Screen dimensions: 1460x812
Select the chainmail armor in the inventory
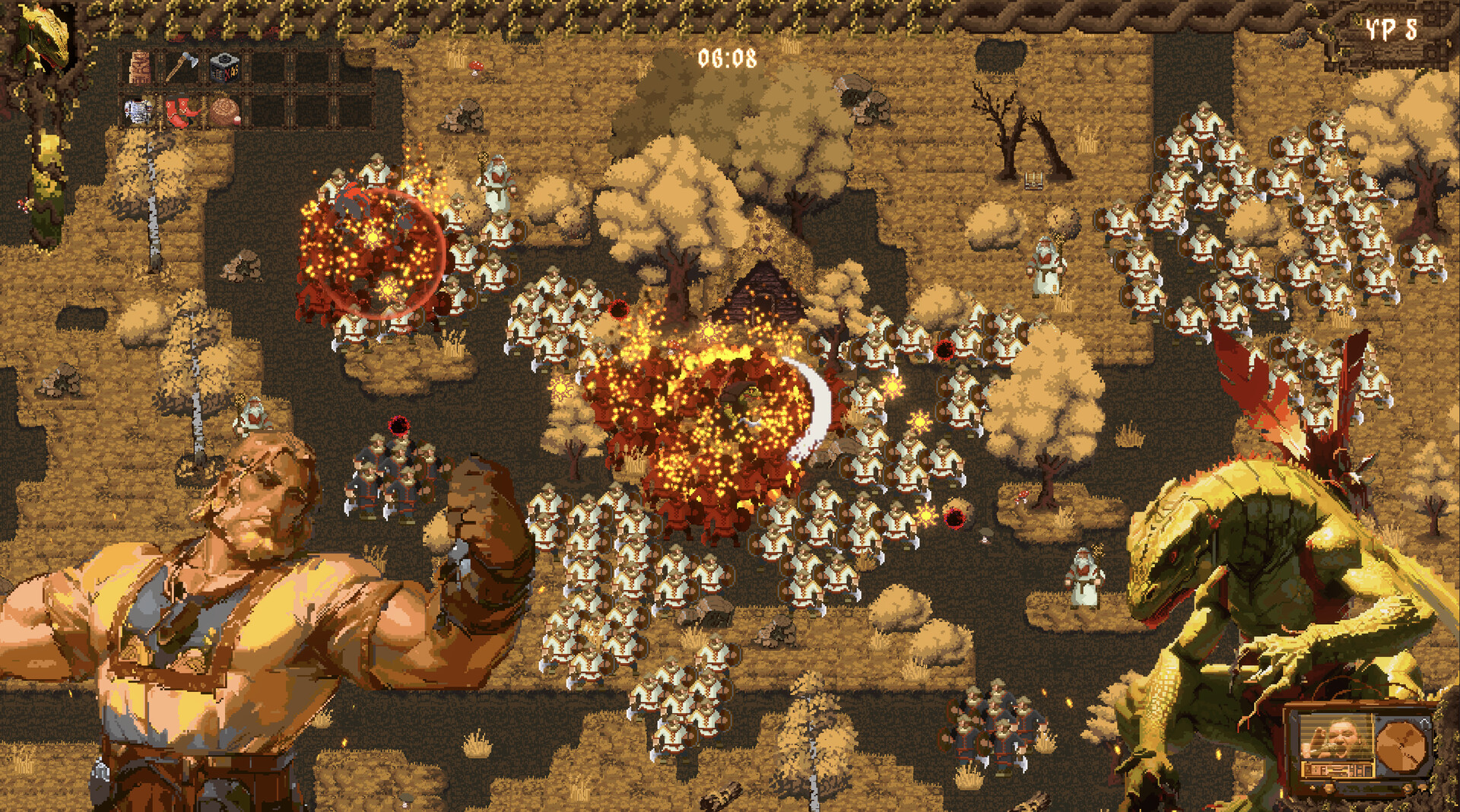click(x=138, y=109)
